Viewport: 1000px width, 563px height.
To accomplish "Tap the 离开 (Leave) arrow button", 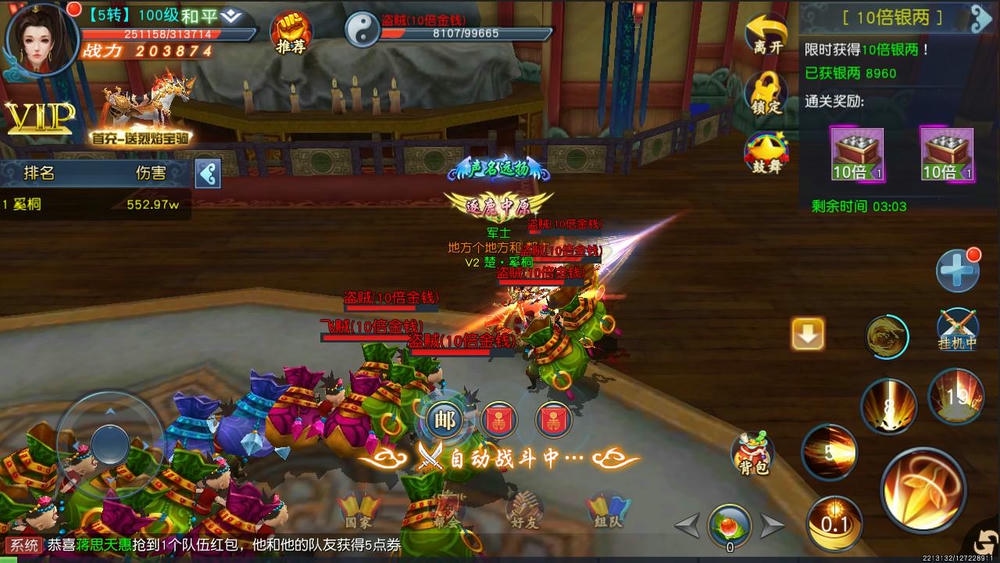I will 766,36.
